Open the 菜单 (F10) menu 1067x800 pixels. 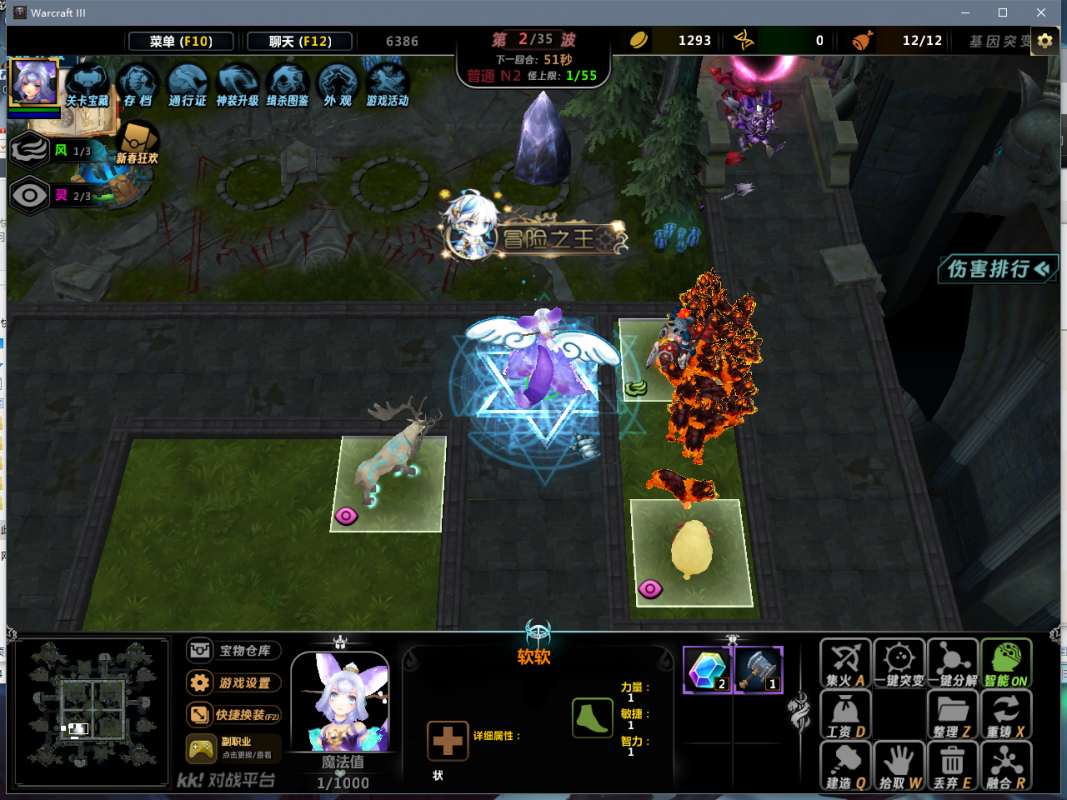181,41
